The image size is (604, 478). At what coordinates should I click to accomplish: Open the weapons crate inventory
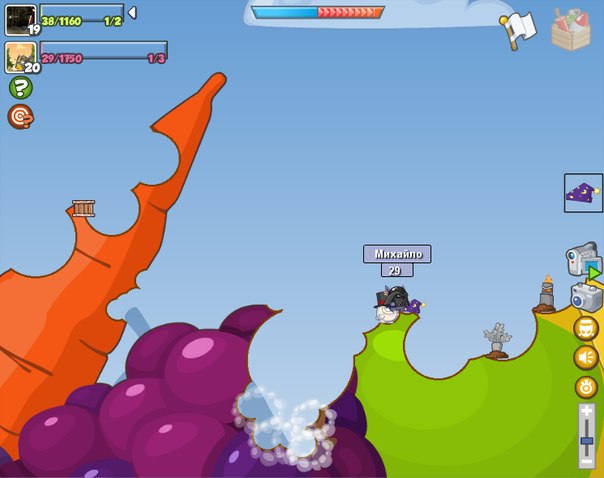pyautogui.click(x=571, y=29)
